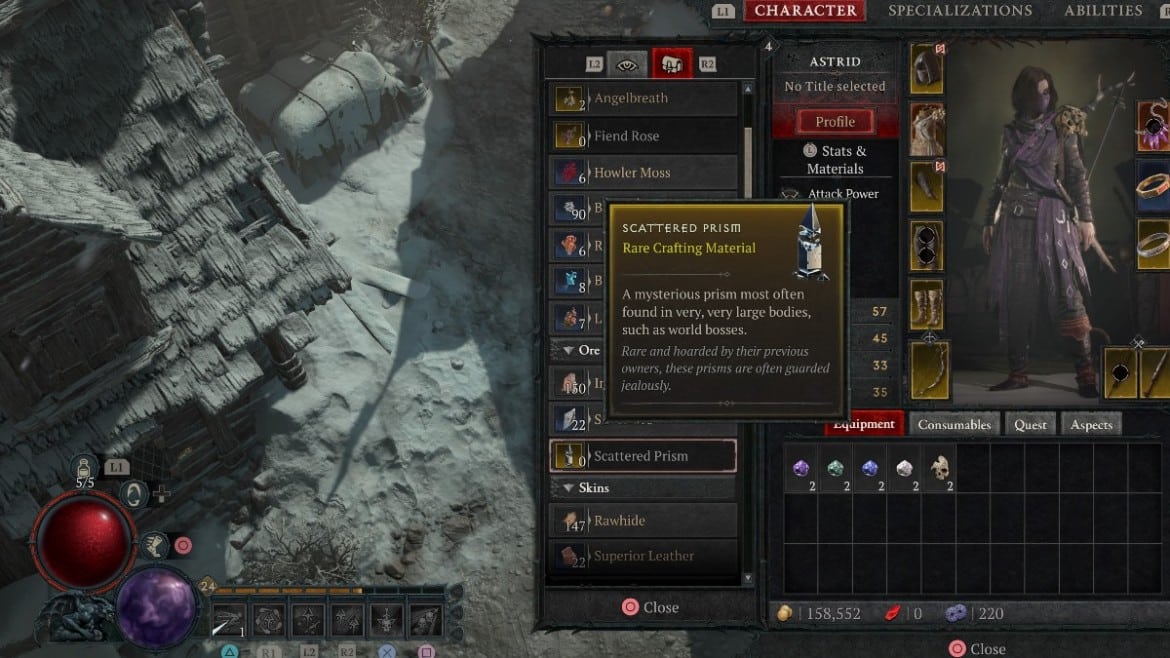This screenshot has width=1170, height=658.
Task: Select the Howler Moss entry
Action: (x=644, y=173)
